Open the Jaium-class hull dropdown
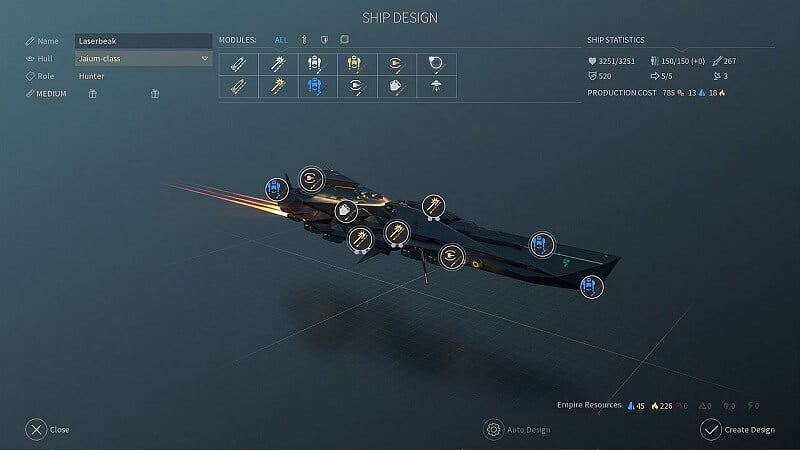The height and width of the screenshot is (450, 800). point(143,58)
